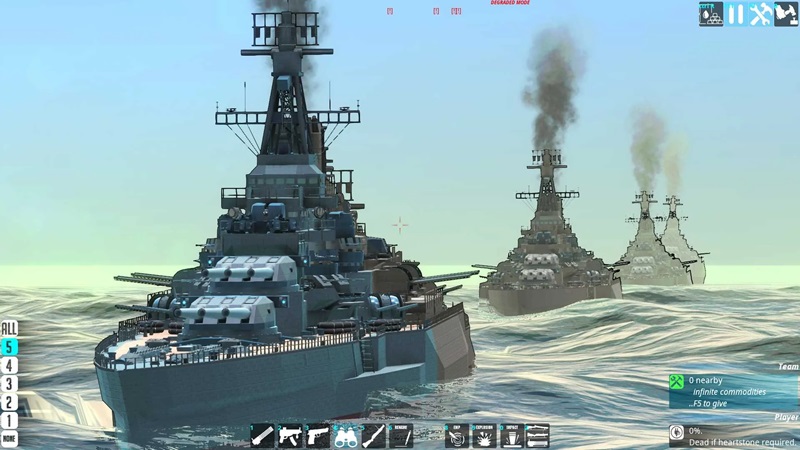Screen dimensions: 800x450
Task: Activate the Ship mode icon
Action: click(x=457, y=435)
